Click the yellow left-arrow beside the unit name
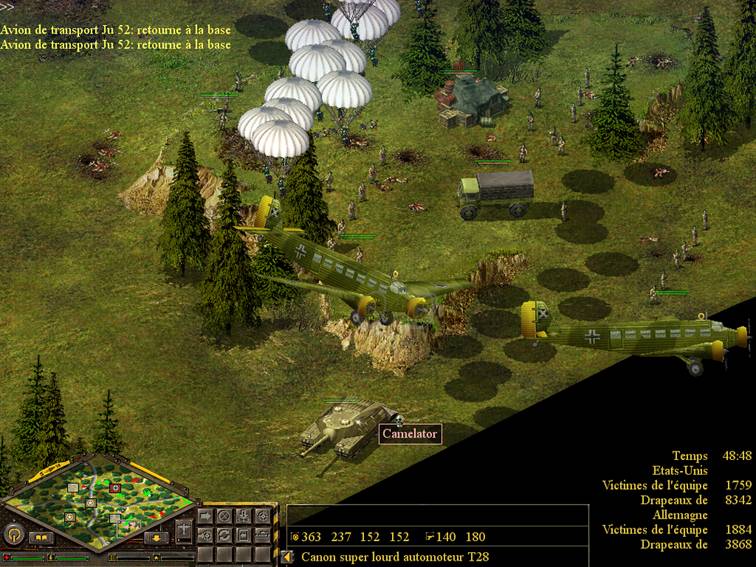Viewport: 756px width, 567px height. pos(288,556)
